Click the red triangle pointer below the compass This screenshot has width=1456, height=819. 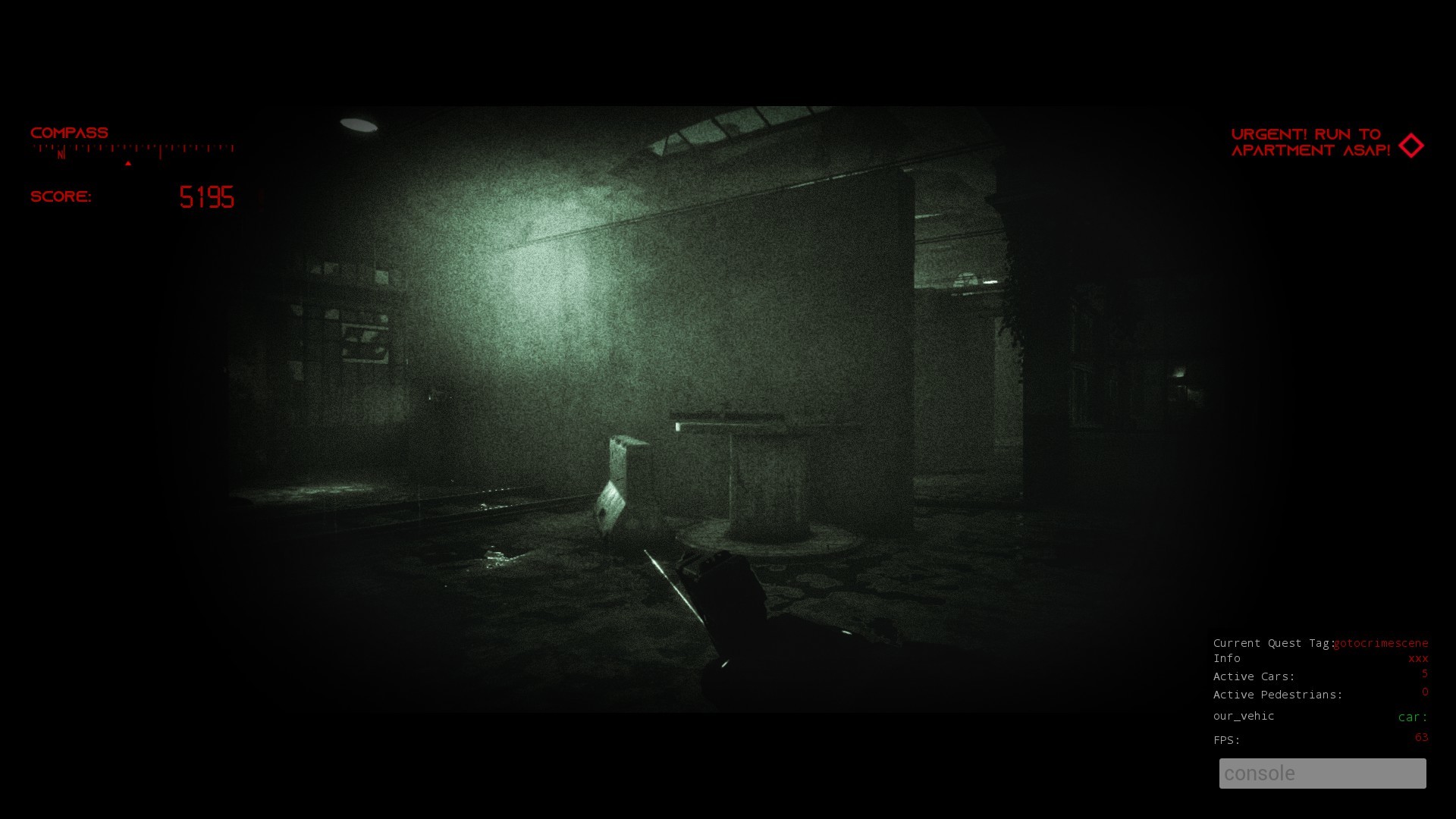coord(128,162)
